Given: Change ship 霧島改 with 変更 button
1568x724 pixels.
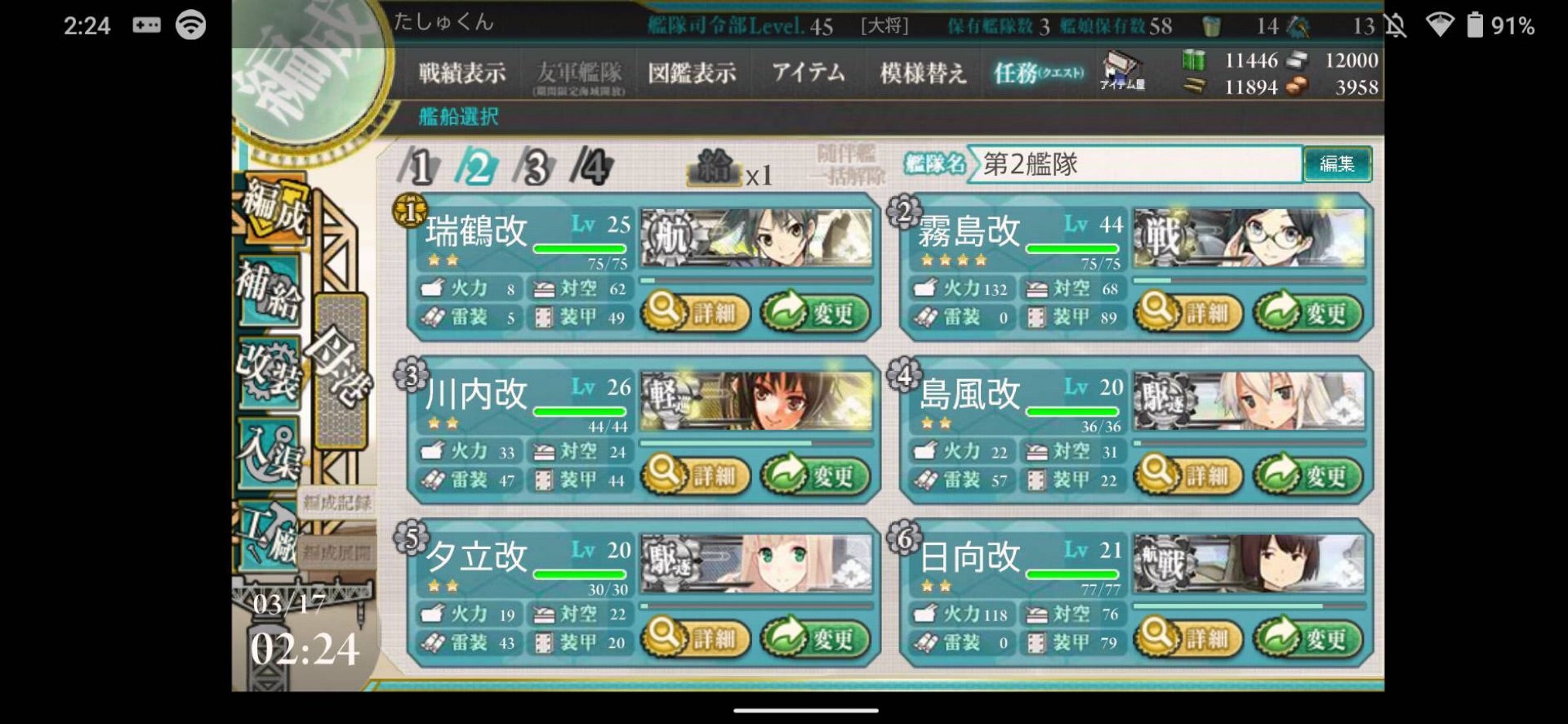Looking at the screenshot, I should coord(1307,312).
